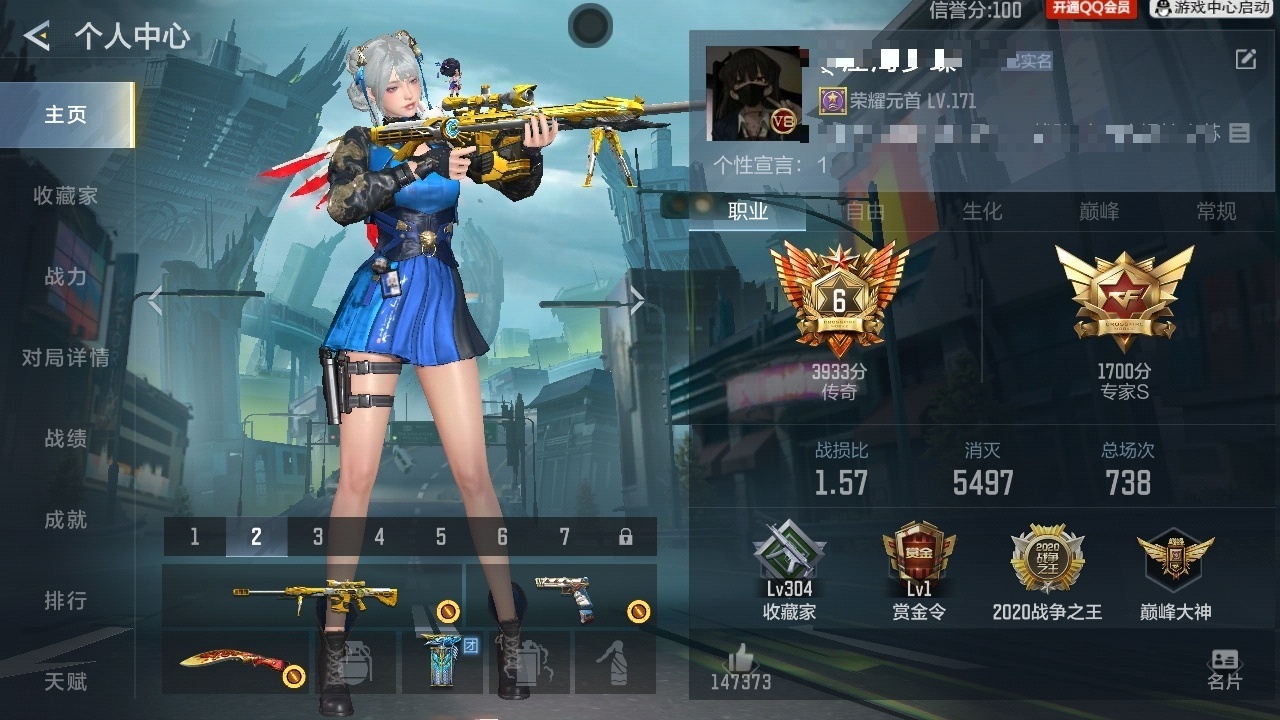Screen dimensions: 1280x720
Task: Open the 收藏家 Lv304 badge
Action: [x=789, y=572]
